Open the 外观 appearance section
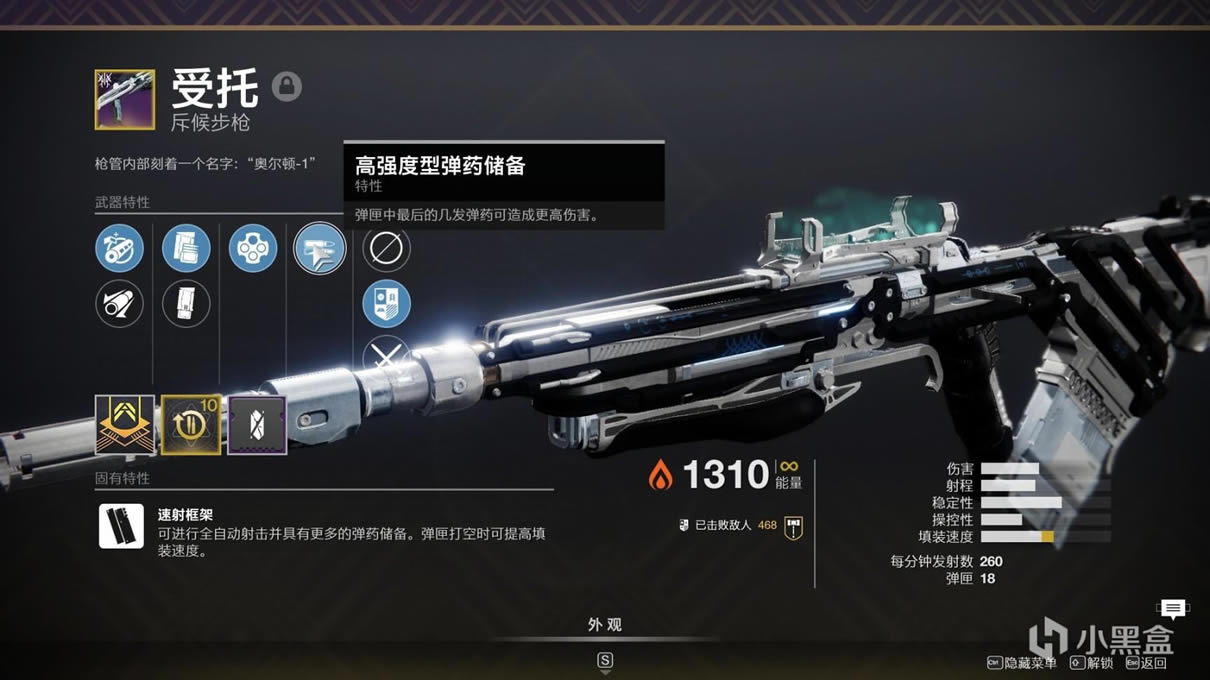The width and height of the screenshot is (1210, 680). (604, 625)
